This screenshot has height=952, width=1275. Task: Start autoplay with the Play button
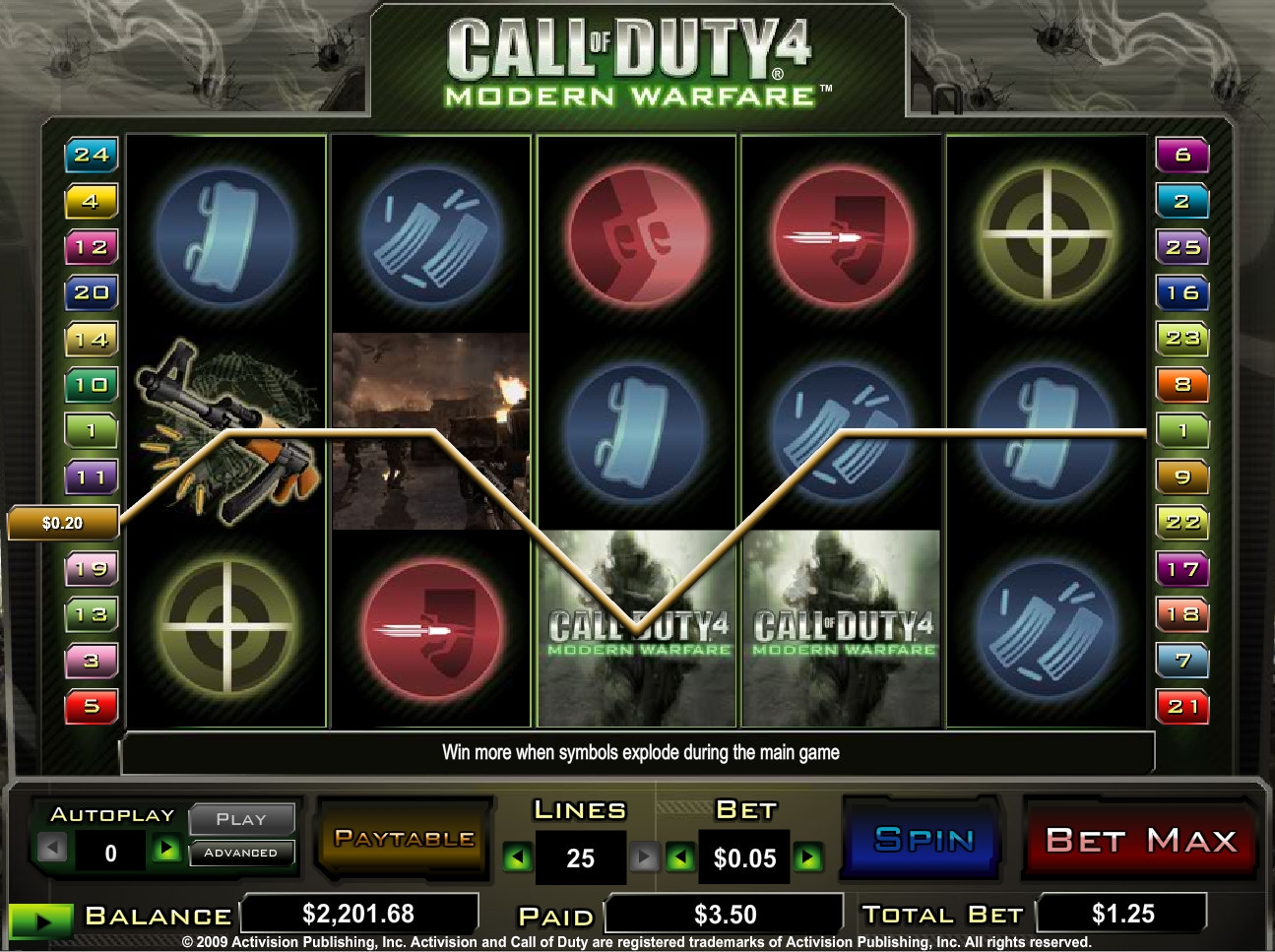(x=241, y=819)
